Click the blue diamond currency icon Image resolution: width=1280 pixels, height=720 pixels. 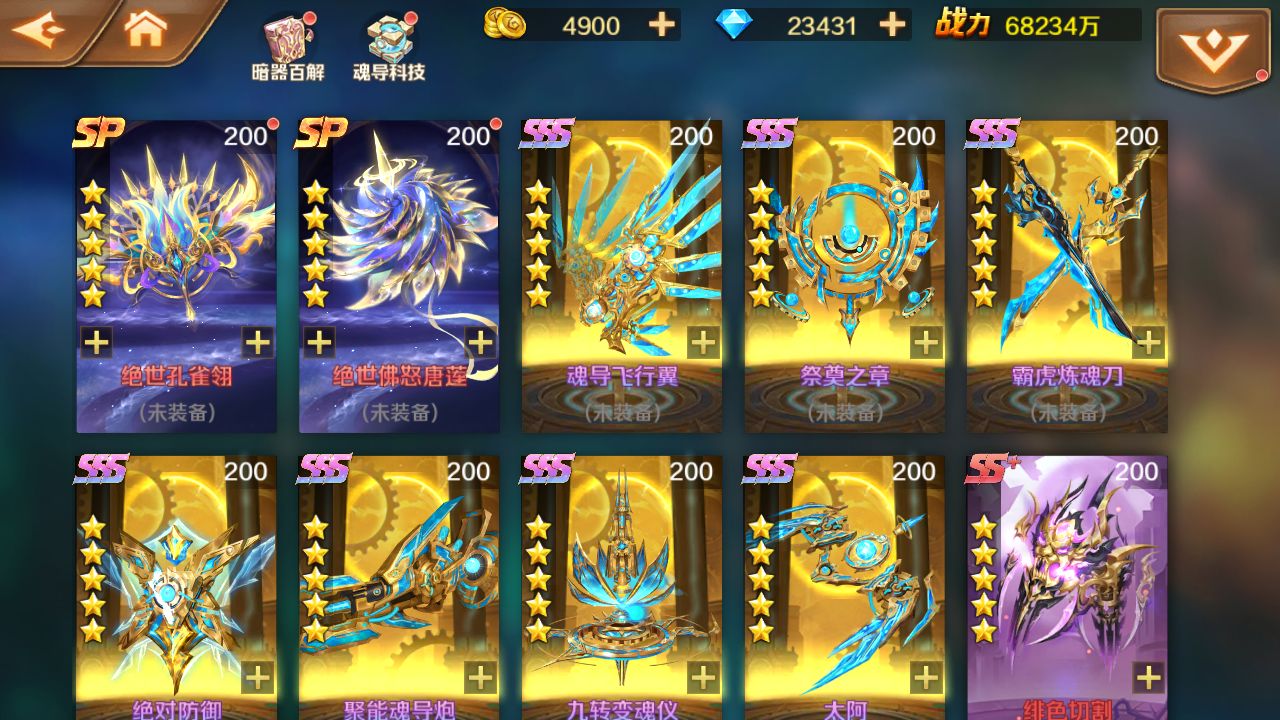click(x=737, y=24)
